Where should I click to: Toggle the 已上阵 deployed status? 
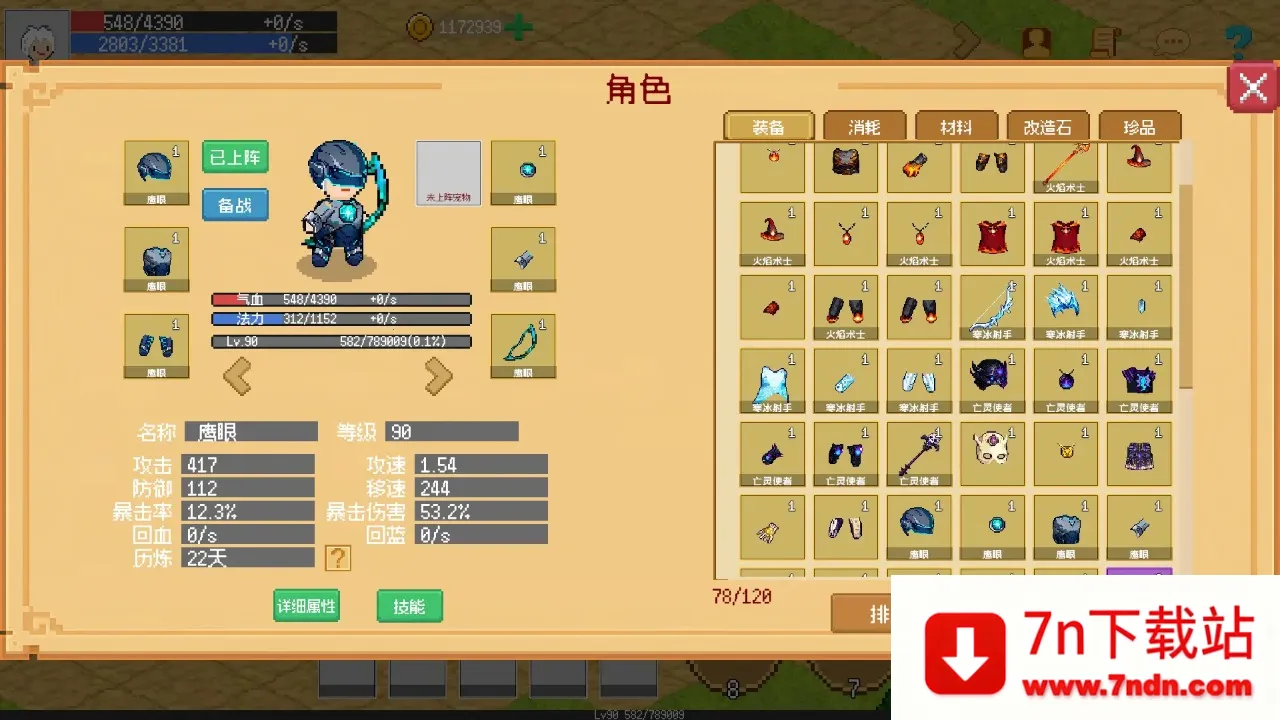[x=235, y=158]
